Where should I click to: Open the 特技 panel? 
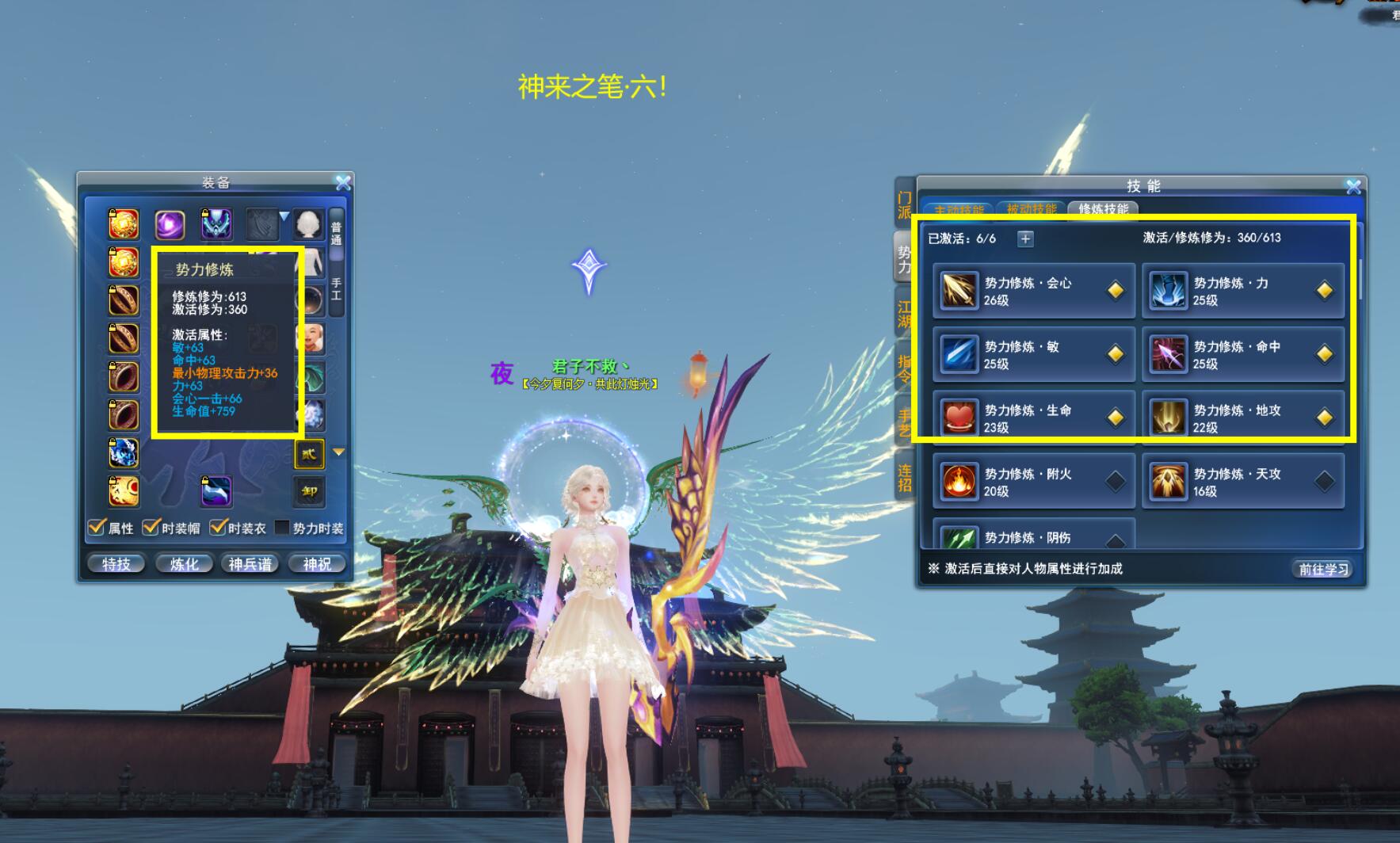(116, 563)
